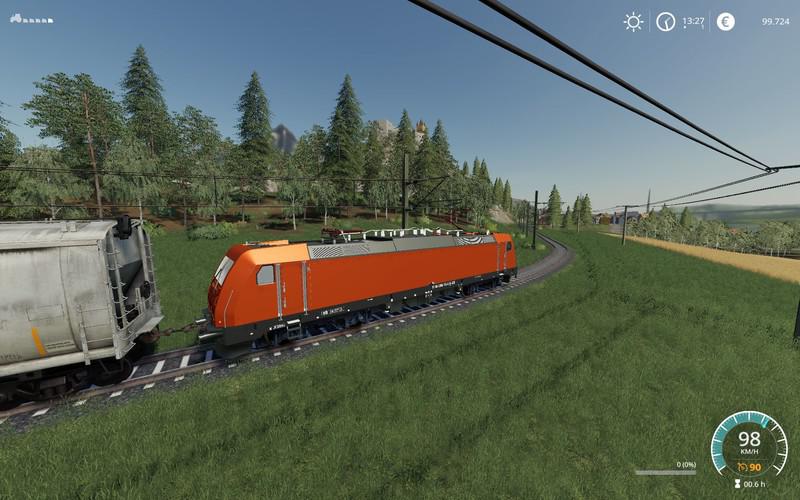Screen dimensions: 800x500
Task: Select the clock icon beside the time
Action: click(665, 21)
